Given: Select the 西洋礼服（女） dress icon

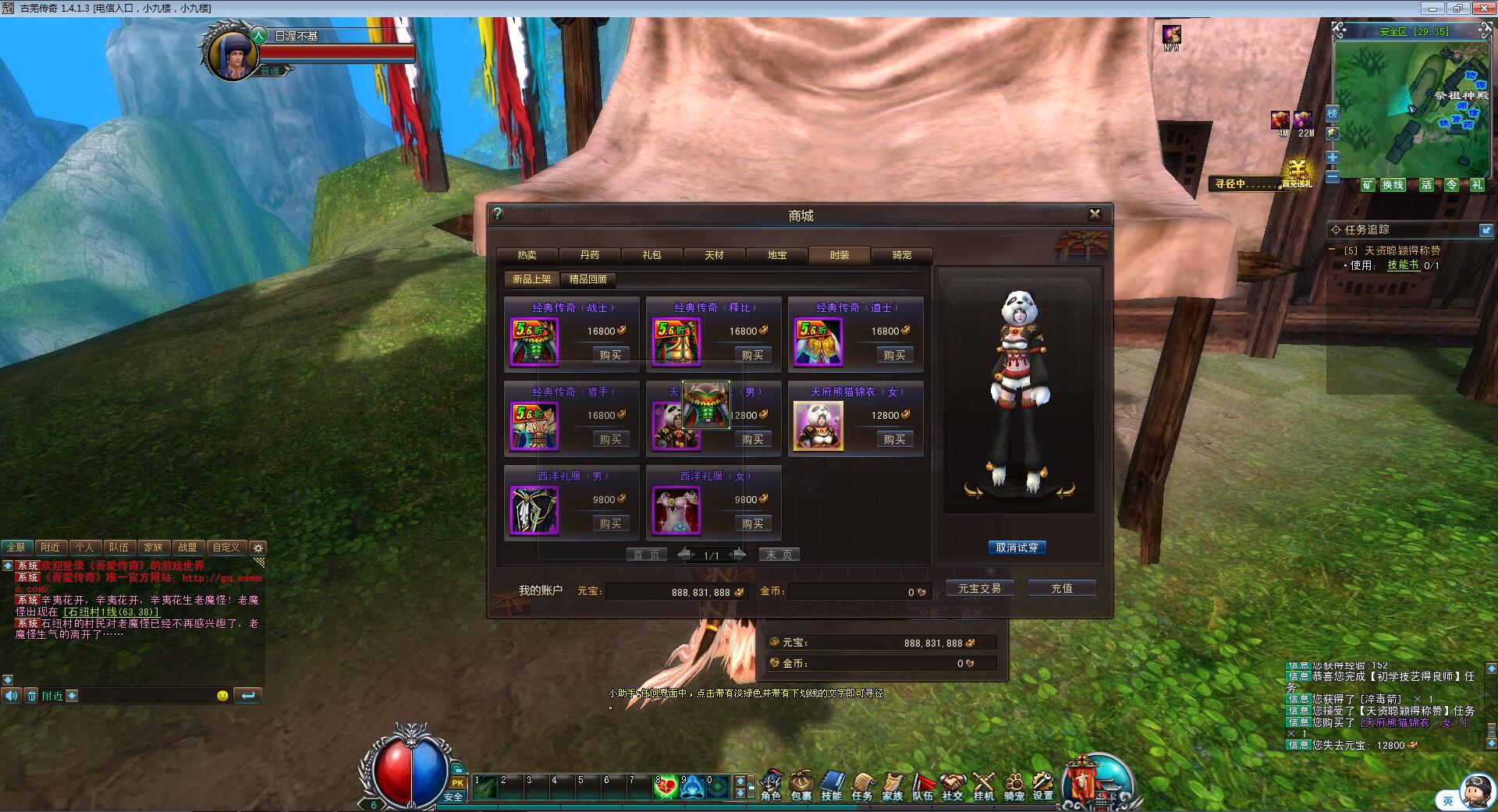Looking at the screenshot, I should tap(676, 511).
